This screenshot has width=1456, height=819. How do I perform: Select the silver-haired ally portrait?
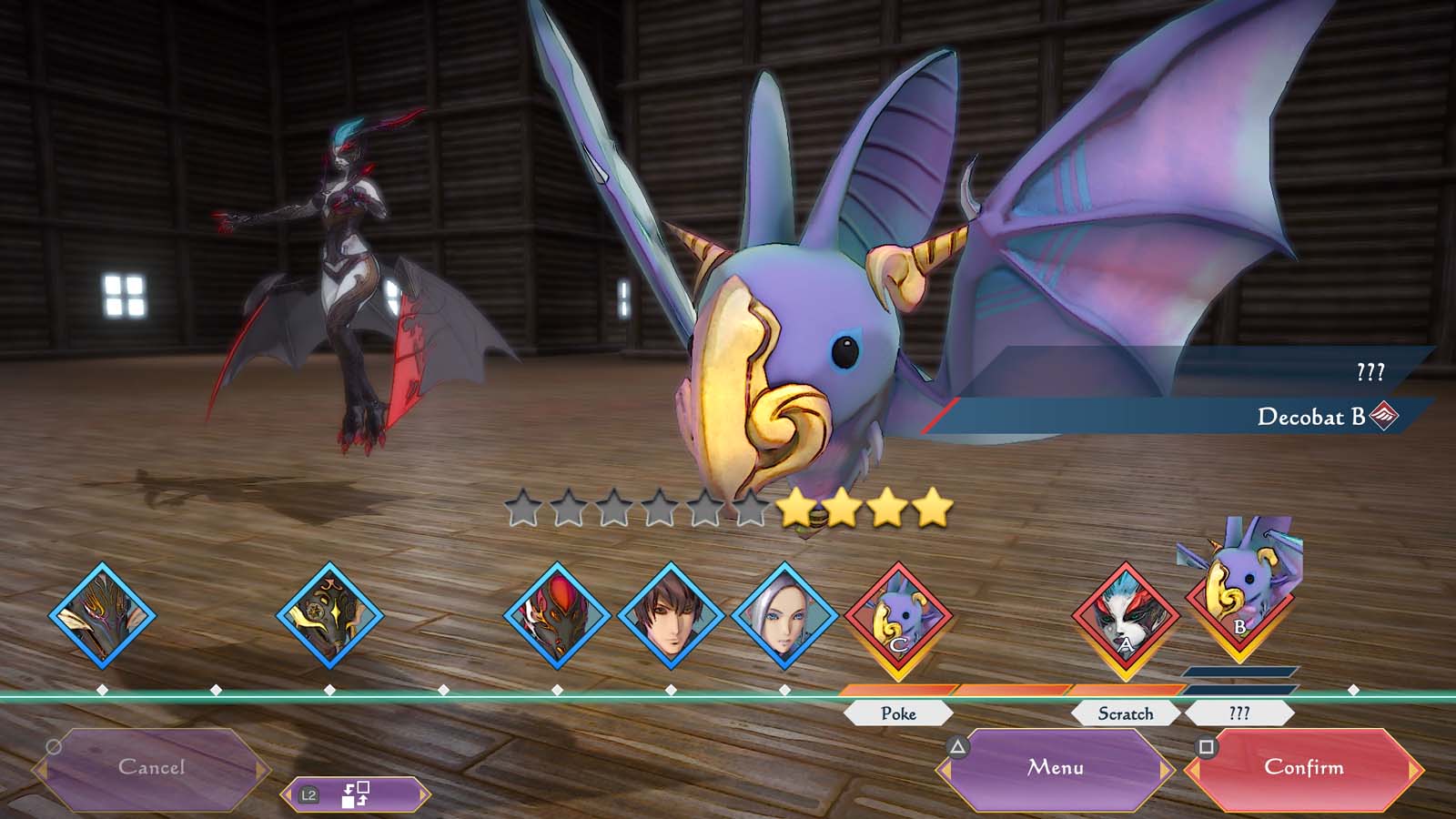pos(784,616)
